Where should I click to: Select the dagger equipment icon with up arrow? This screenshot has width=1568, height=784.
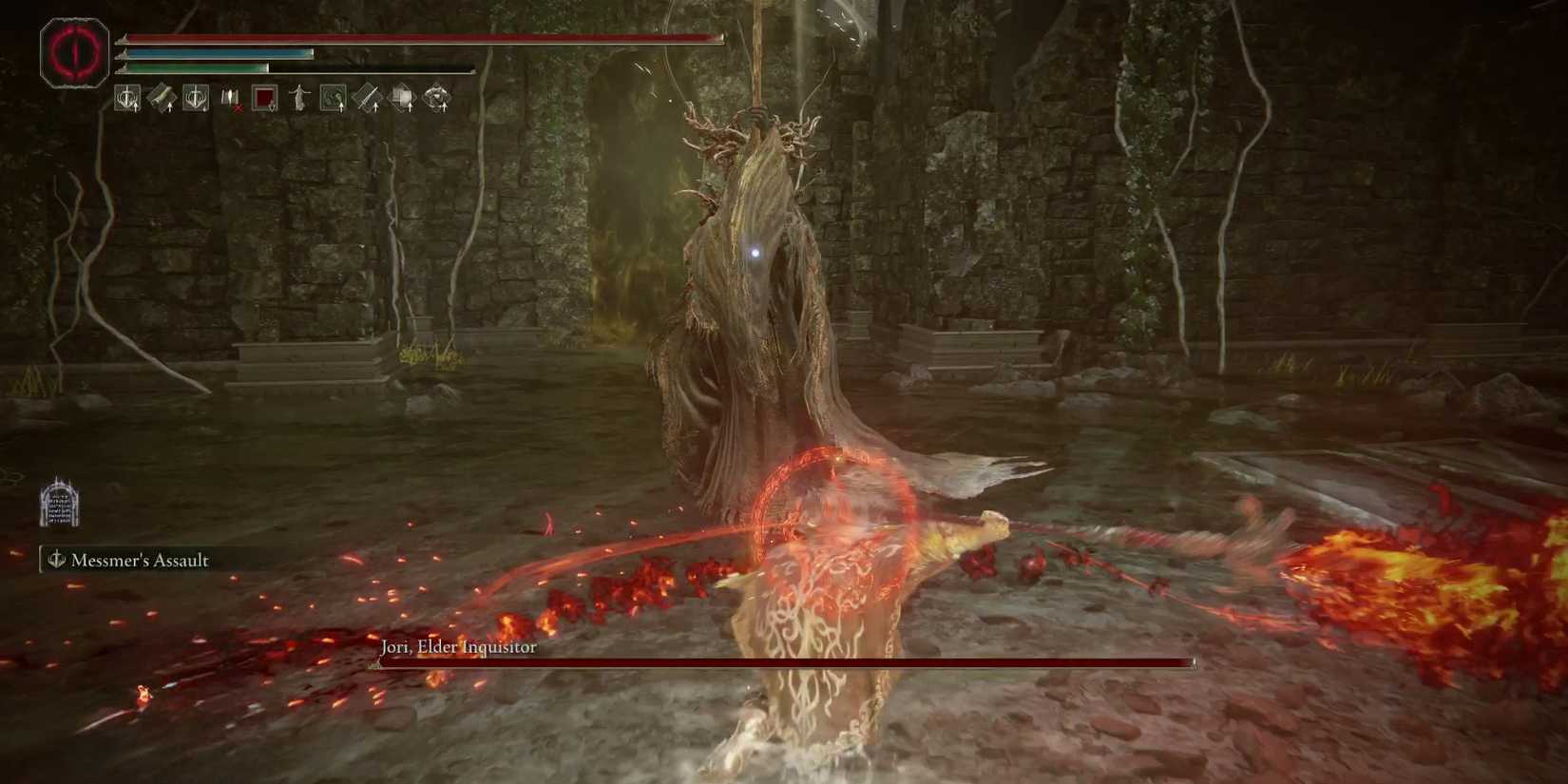click(369, 95)
